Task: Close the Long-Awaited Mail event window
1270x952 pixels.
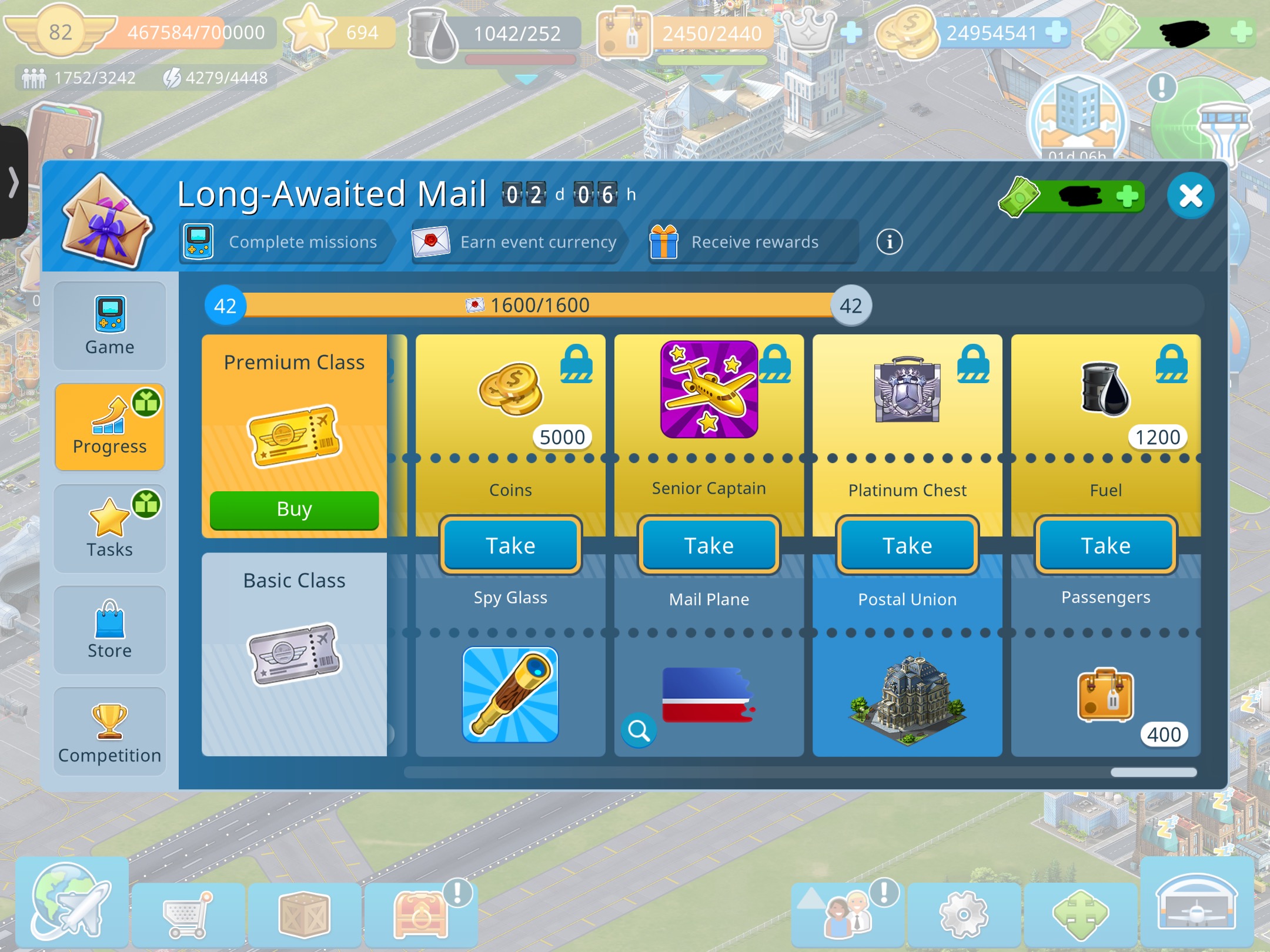Action: pos(1191,196)
